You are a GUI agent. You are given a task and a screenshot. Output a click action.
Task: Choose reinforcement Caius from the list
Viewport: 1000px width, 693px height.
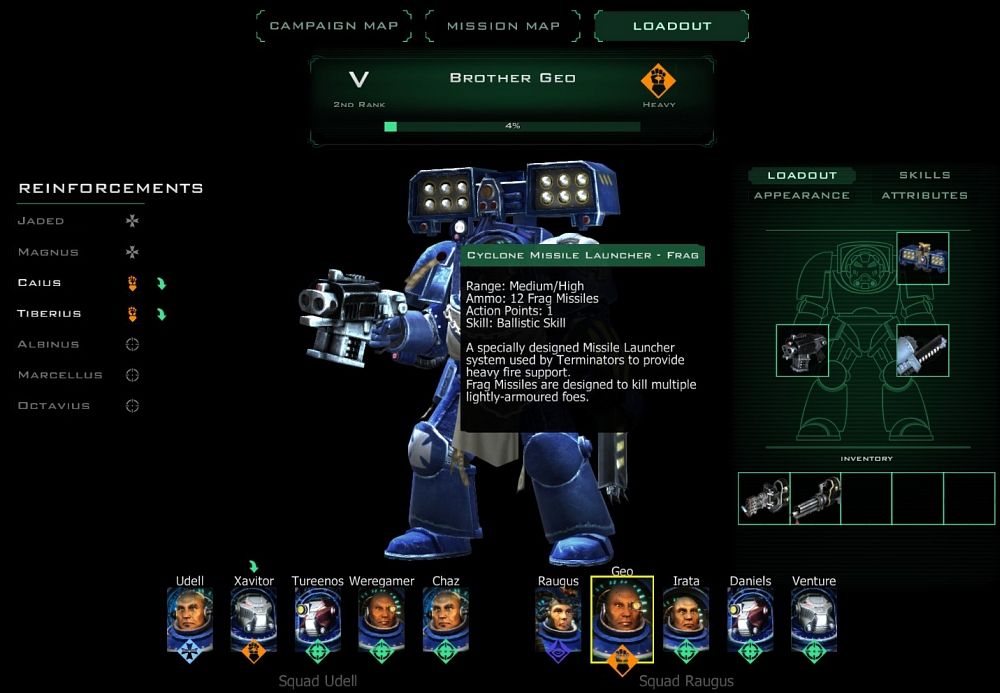tap(40, 283)
